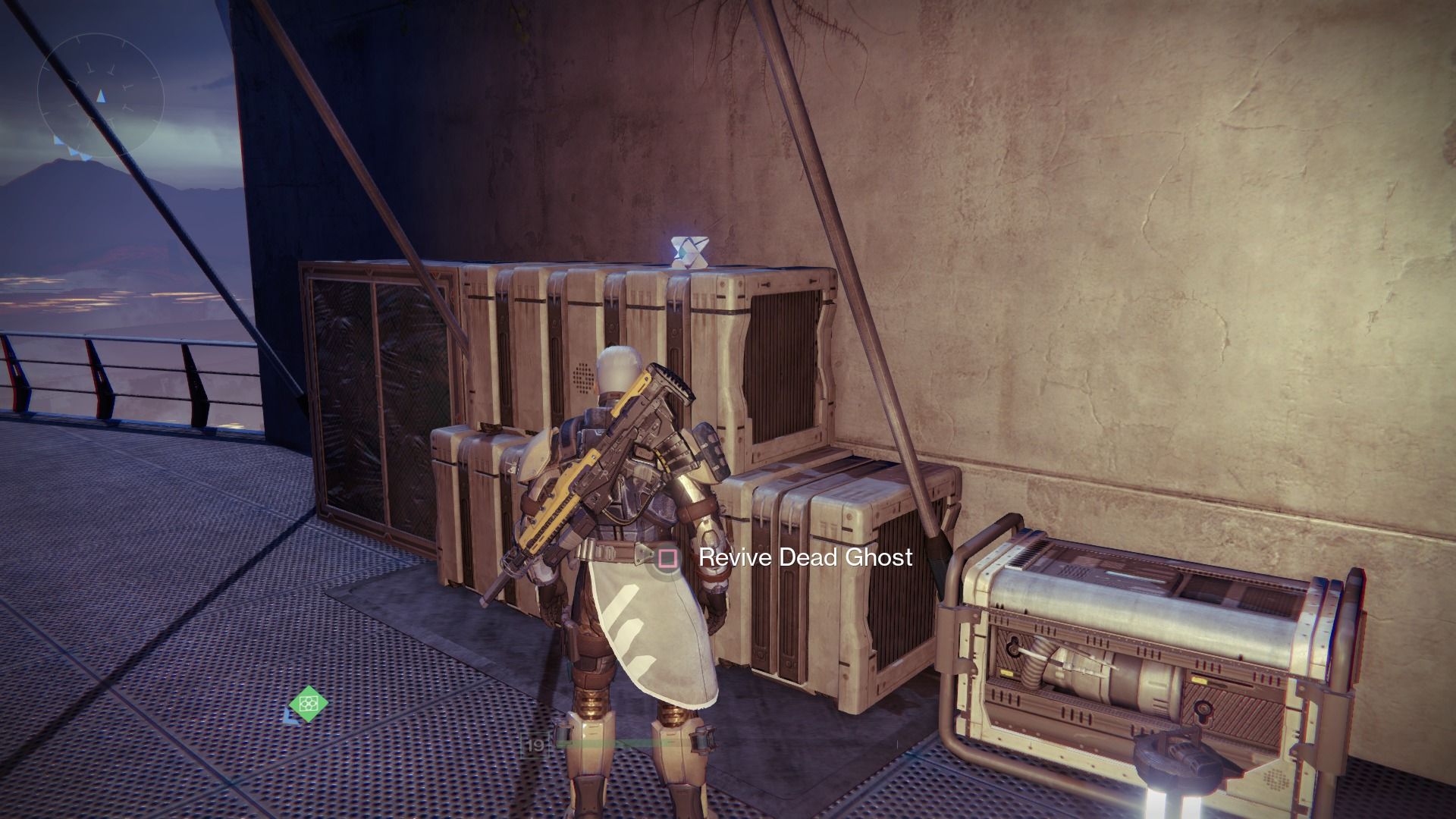Select the player position arrow on the radar
The image size is (1456, 819).
pos(101,96)
